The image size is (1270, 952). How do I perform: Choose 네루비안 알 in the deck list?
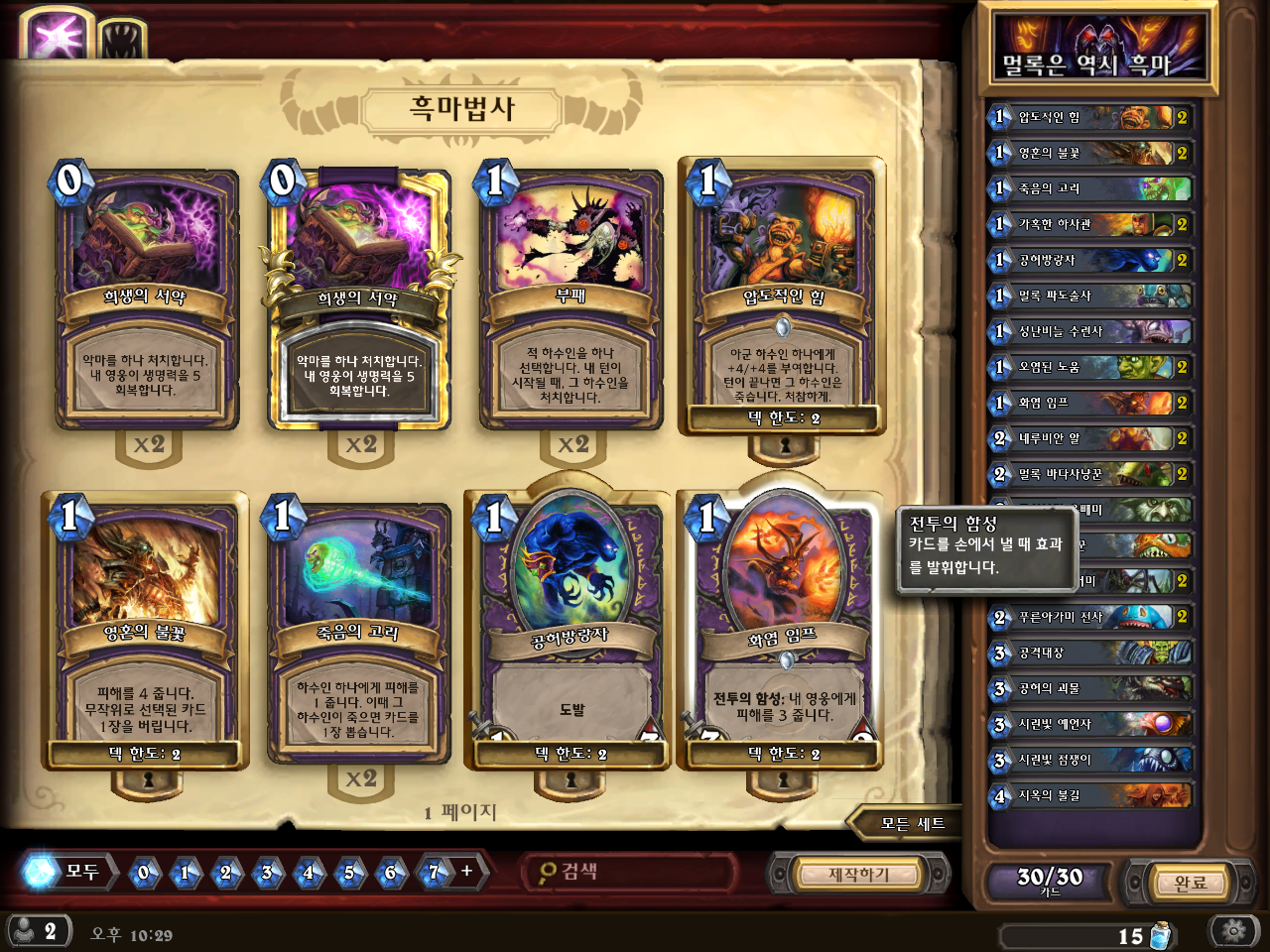pyautogui.click(x=1089, y=438)
